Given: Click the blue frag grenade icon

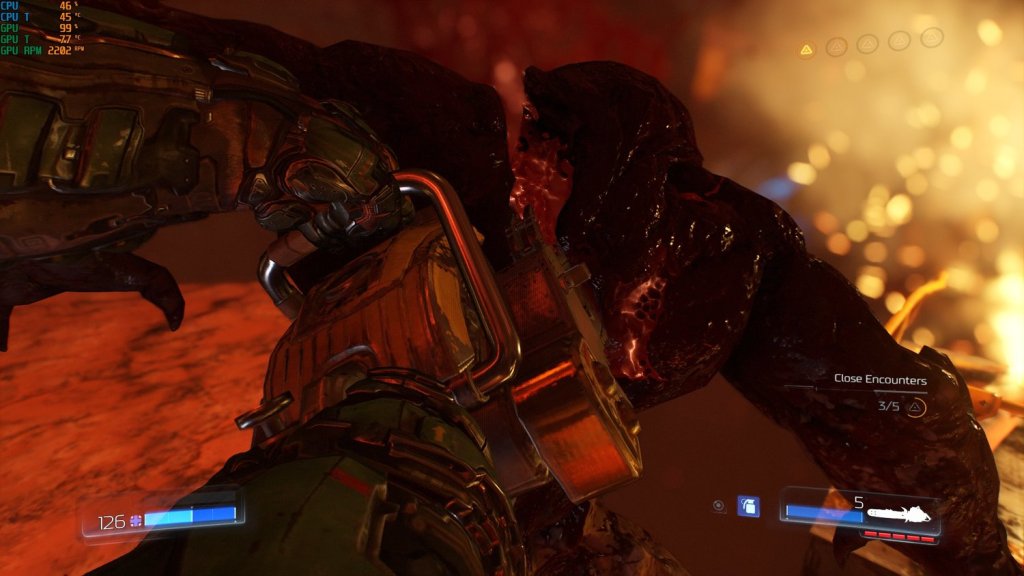Looking at the screenshot, I should pos(748,507).
